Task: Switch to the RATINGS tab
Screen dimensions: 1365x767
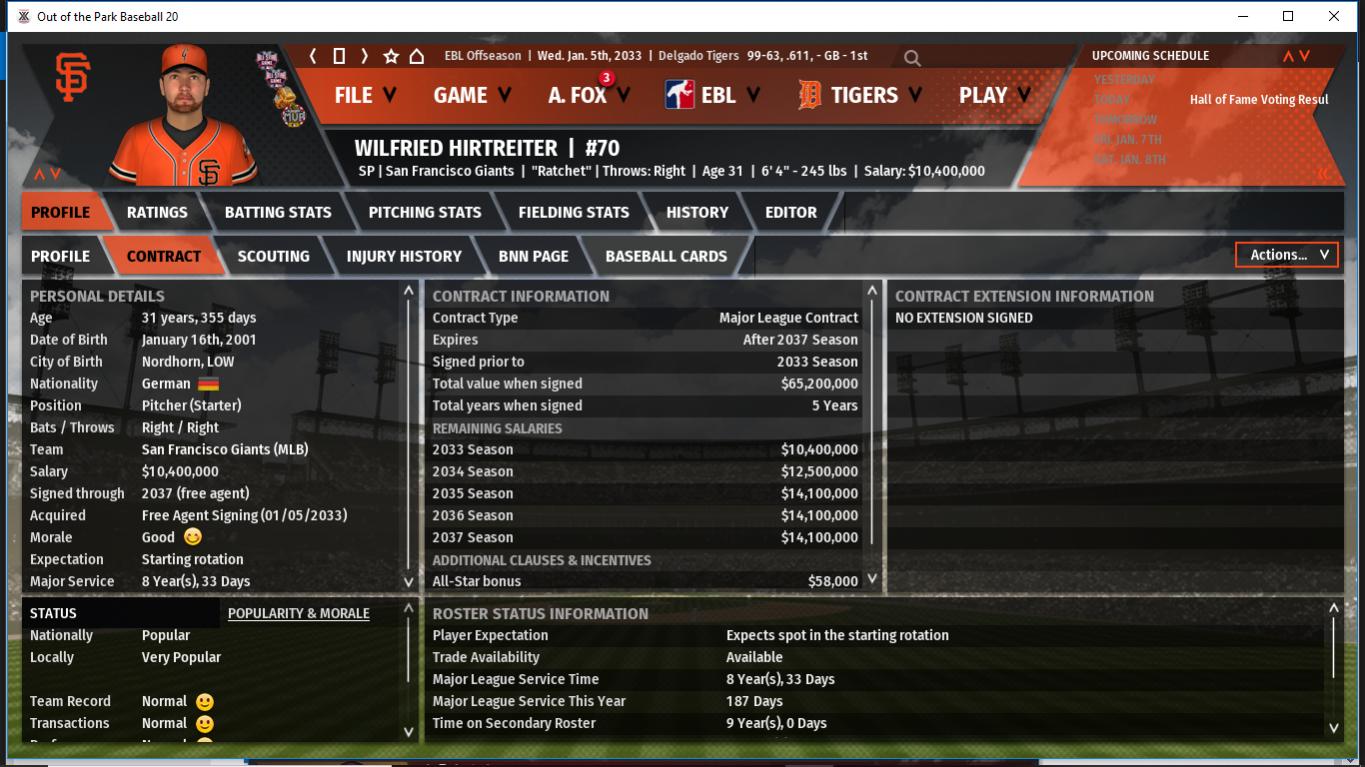Action: pos(157,212)
